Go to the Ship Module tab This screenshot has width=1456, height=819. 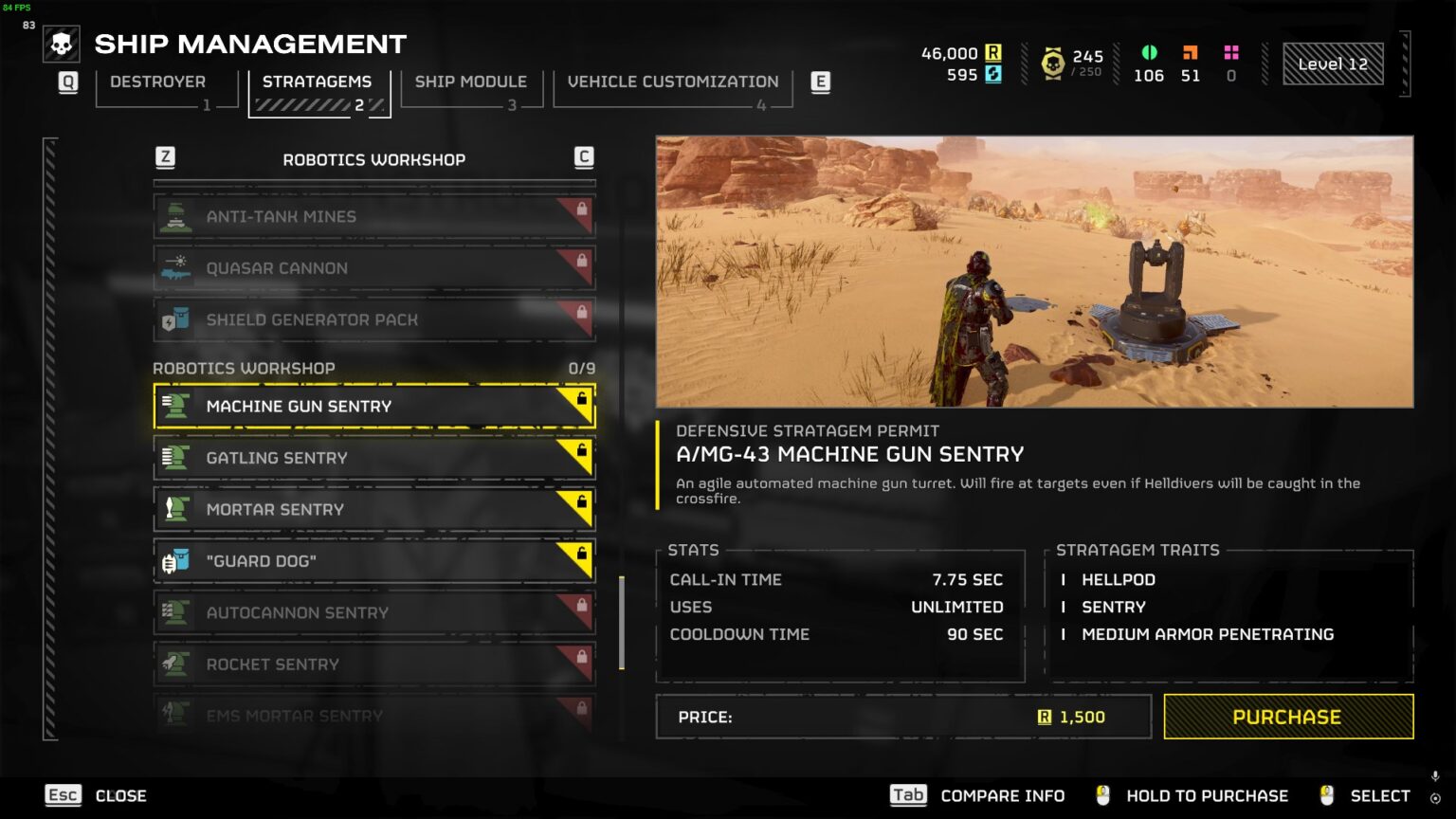click(471, 82)
